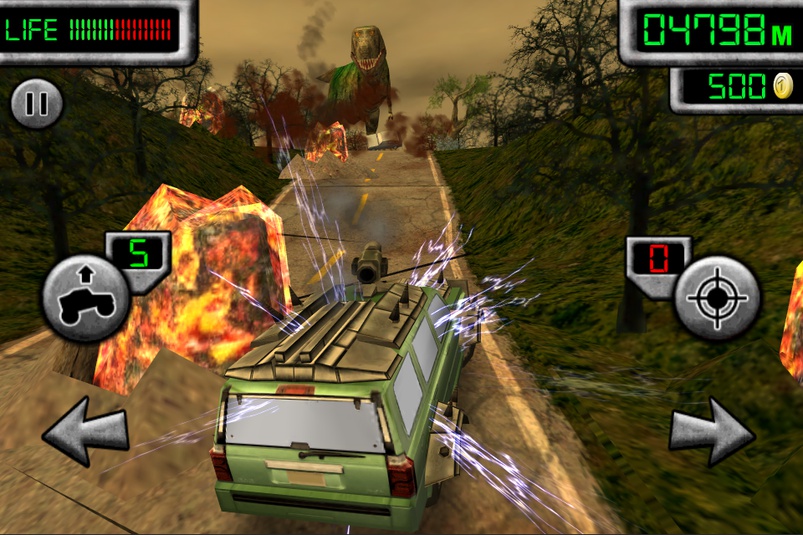This screenshot has width=803, height=535.
Task: Steer left with the left arrow
Action: pos(86,430)
